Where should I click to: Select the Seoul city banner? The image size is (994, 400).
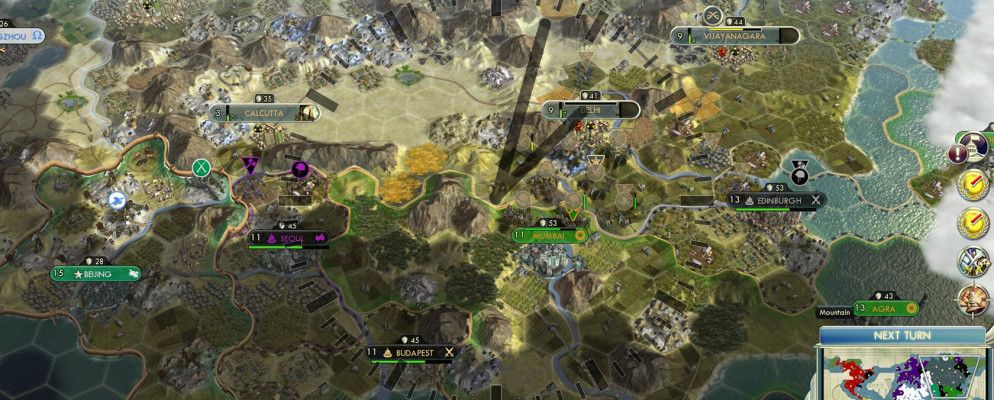(x=290, y=239)
